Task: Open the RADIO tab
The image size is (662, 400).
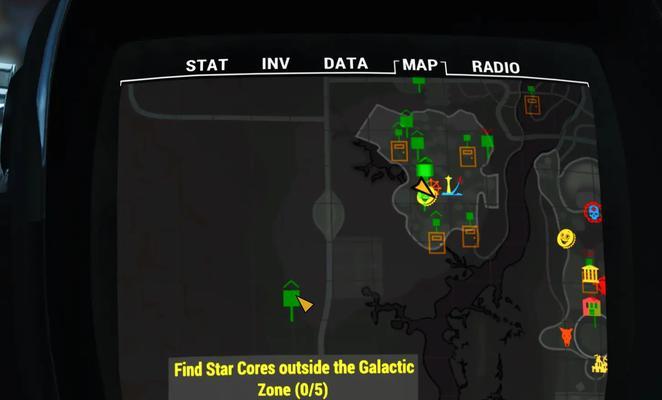Action: pos(495,68)
